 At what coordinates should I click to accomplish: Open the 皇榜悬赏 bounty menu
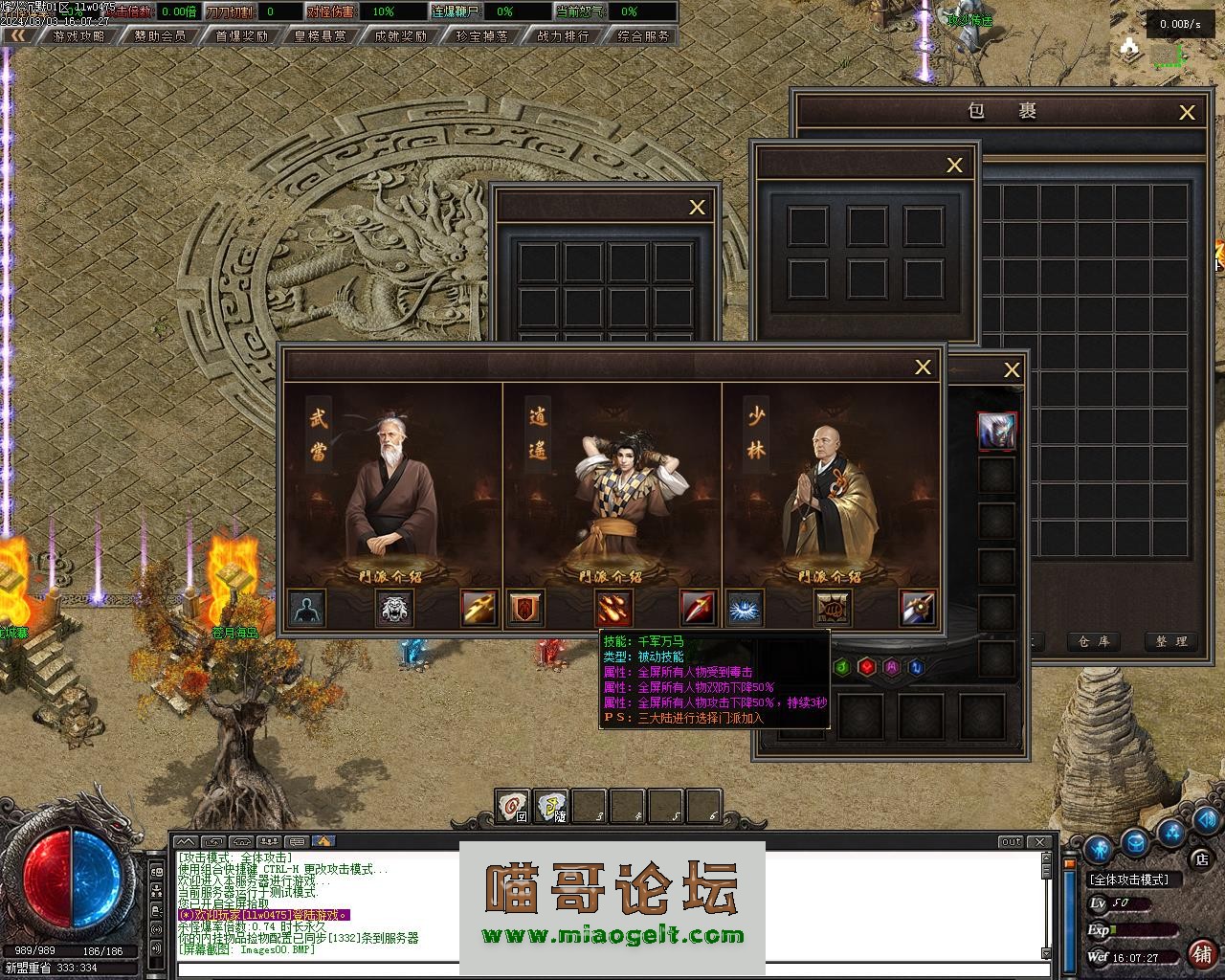pyautogui.click(x=321, y=35)
